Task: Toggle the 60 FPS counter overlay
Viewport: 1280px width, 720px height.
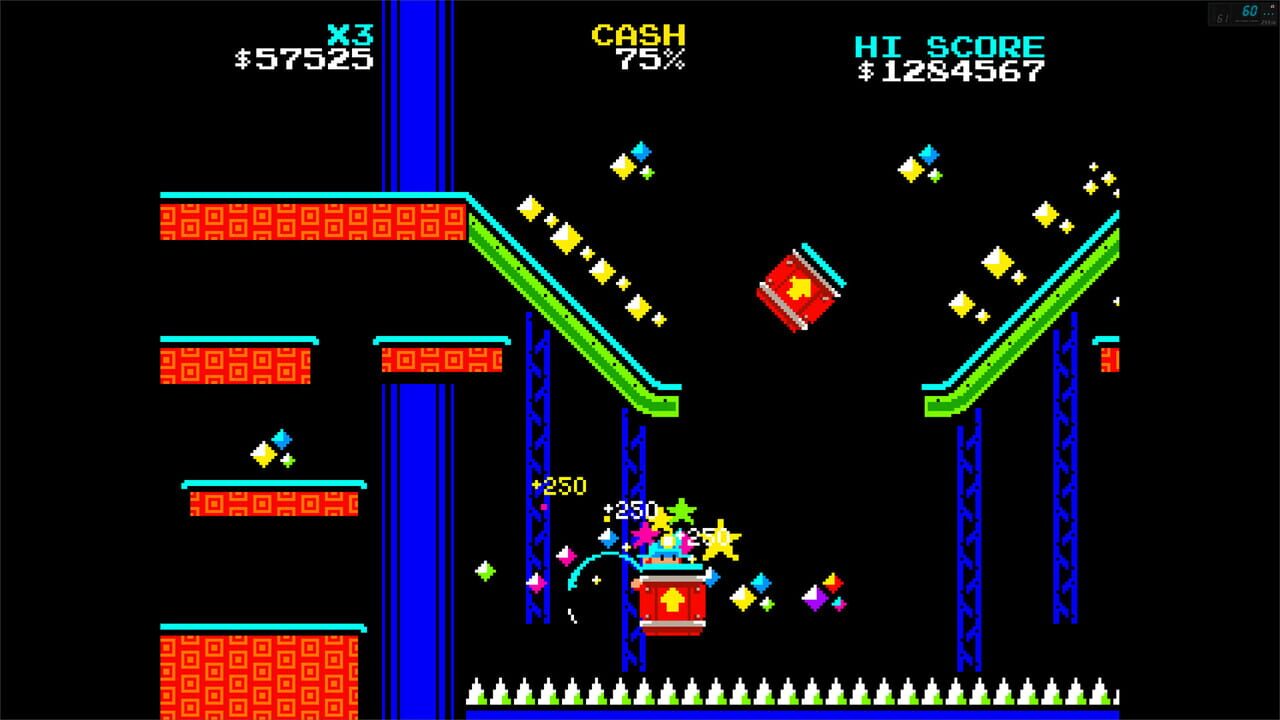Action: tap(1250, 11)
